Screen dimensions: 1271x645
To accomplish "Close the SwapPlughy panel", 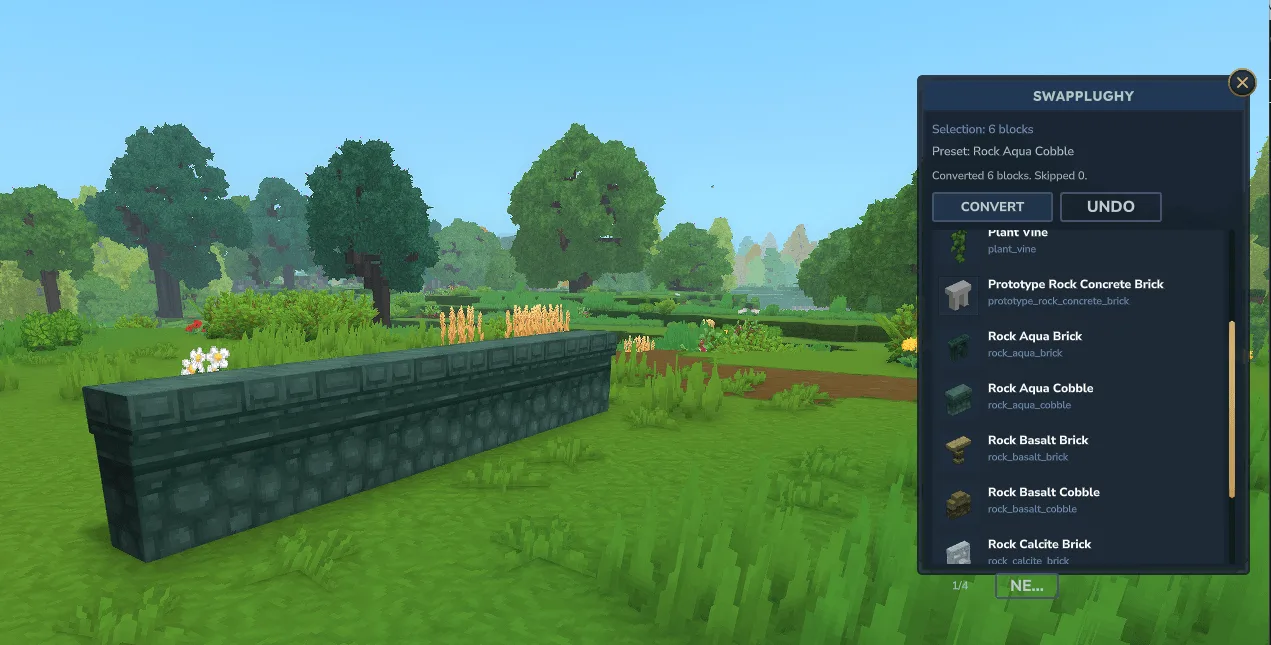I will click(1242, 82).
